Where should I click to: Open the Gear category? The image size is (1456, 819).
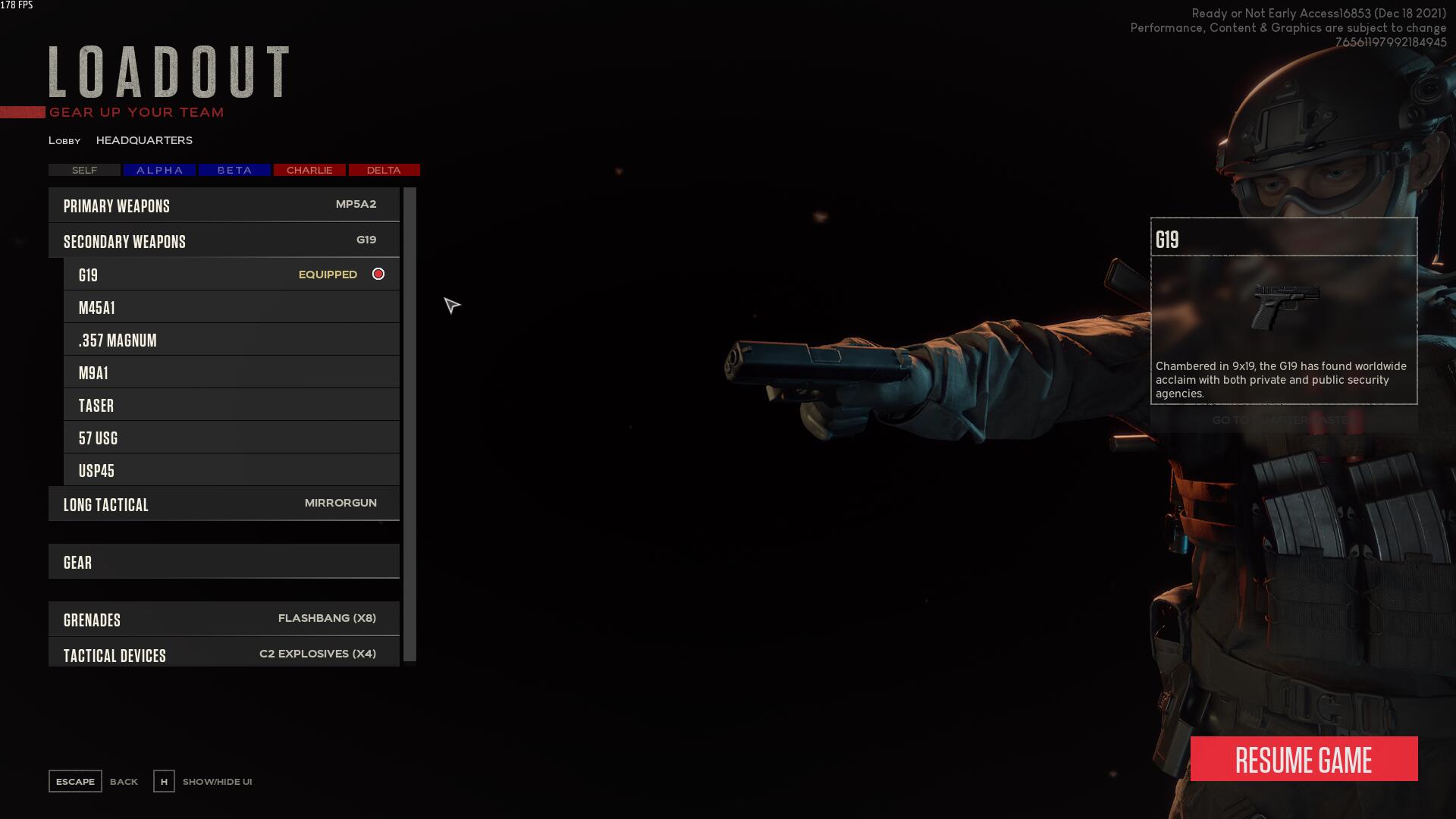click(x=224, y=562)
